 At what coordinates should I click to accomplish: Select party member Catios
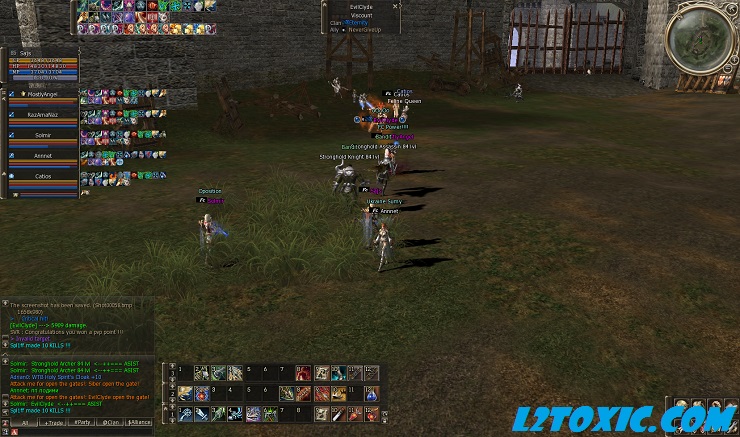pos(43,176)
